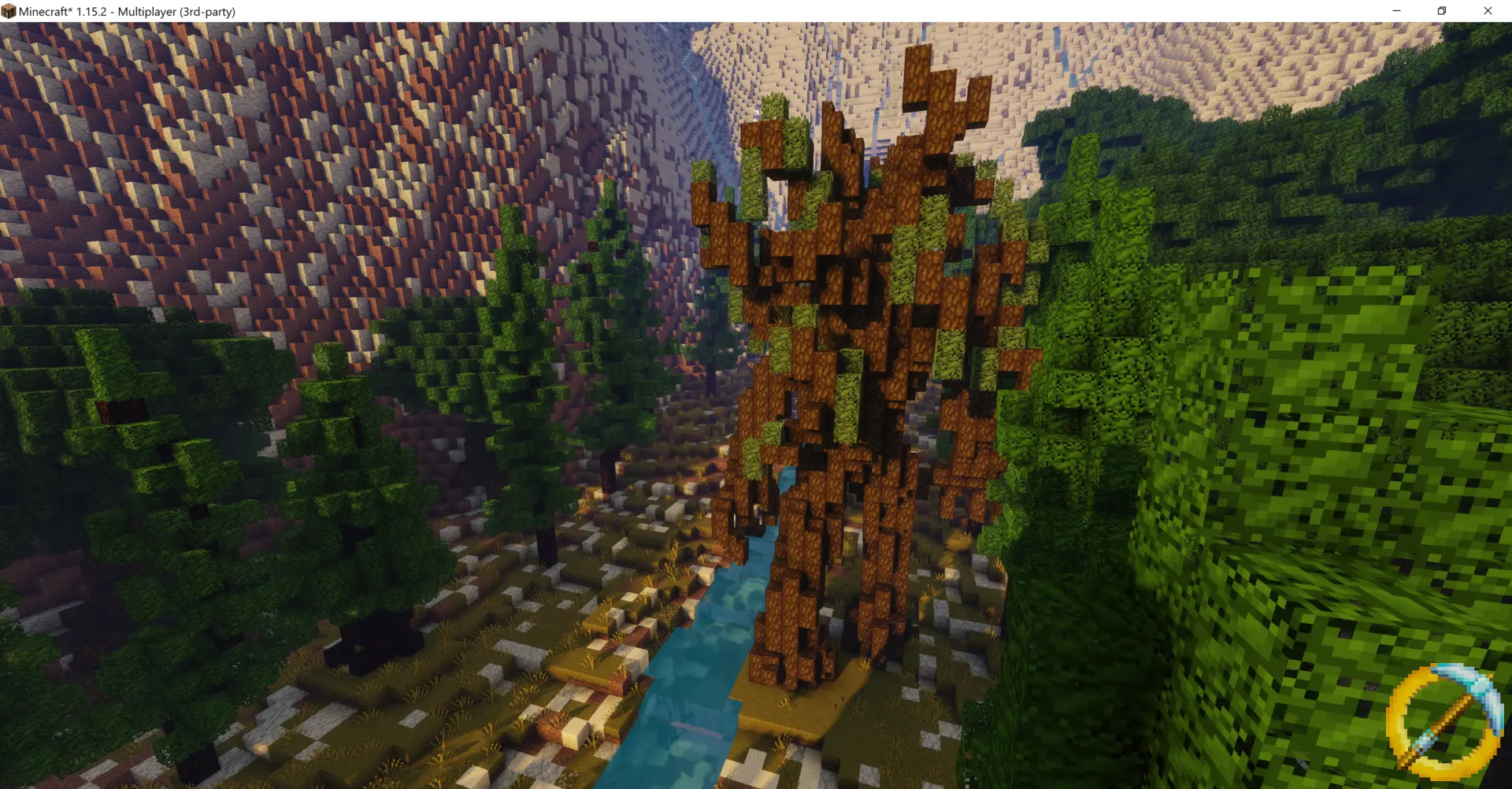The width and height of the screenshot is (1512, 789).
Task: Click the Minecraft grass block title bar icon
Action: click(x=9, y=11)
